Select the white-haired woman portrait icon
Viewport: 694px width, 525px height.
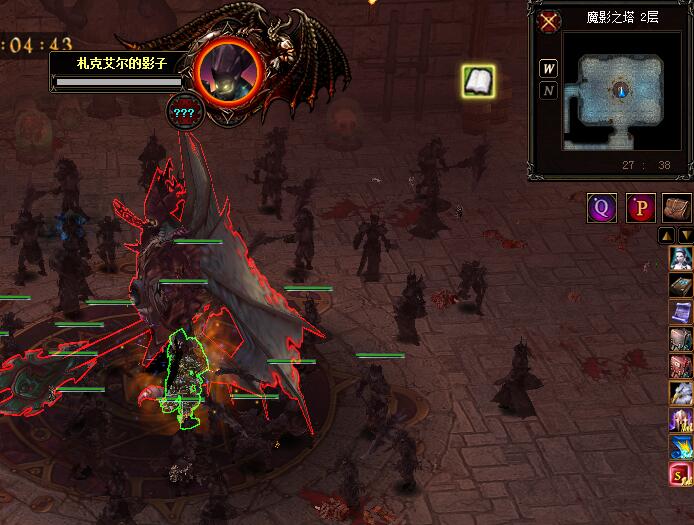pyautogui.click(x=681, y=259)
